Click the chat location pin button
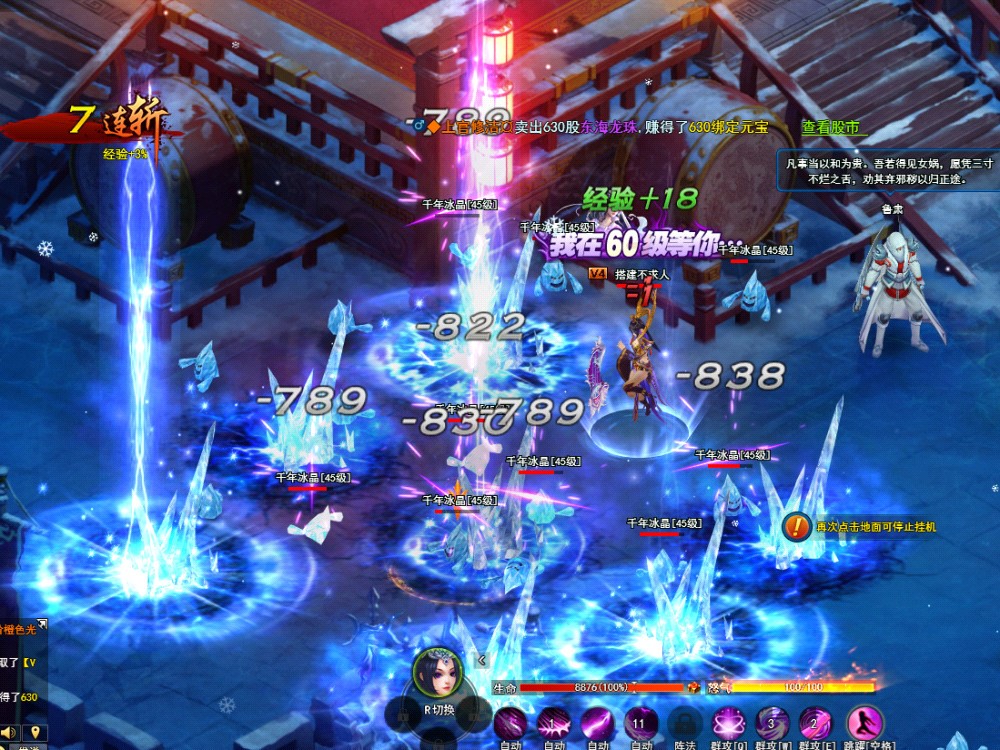 point(33,732)
